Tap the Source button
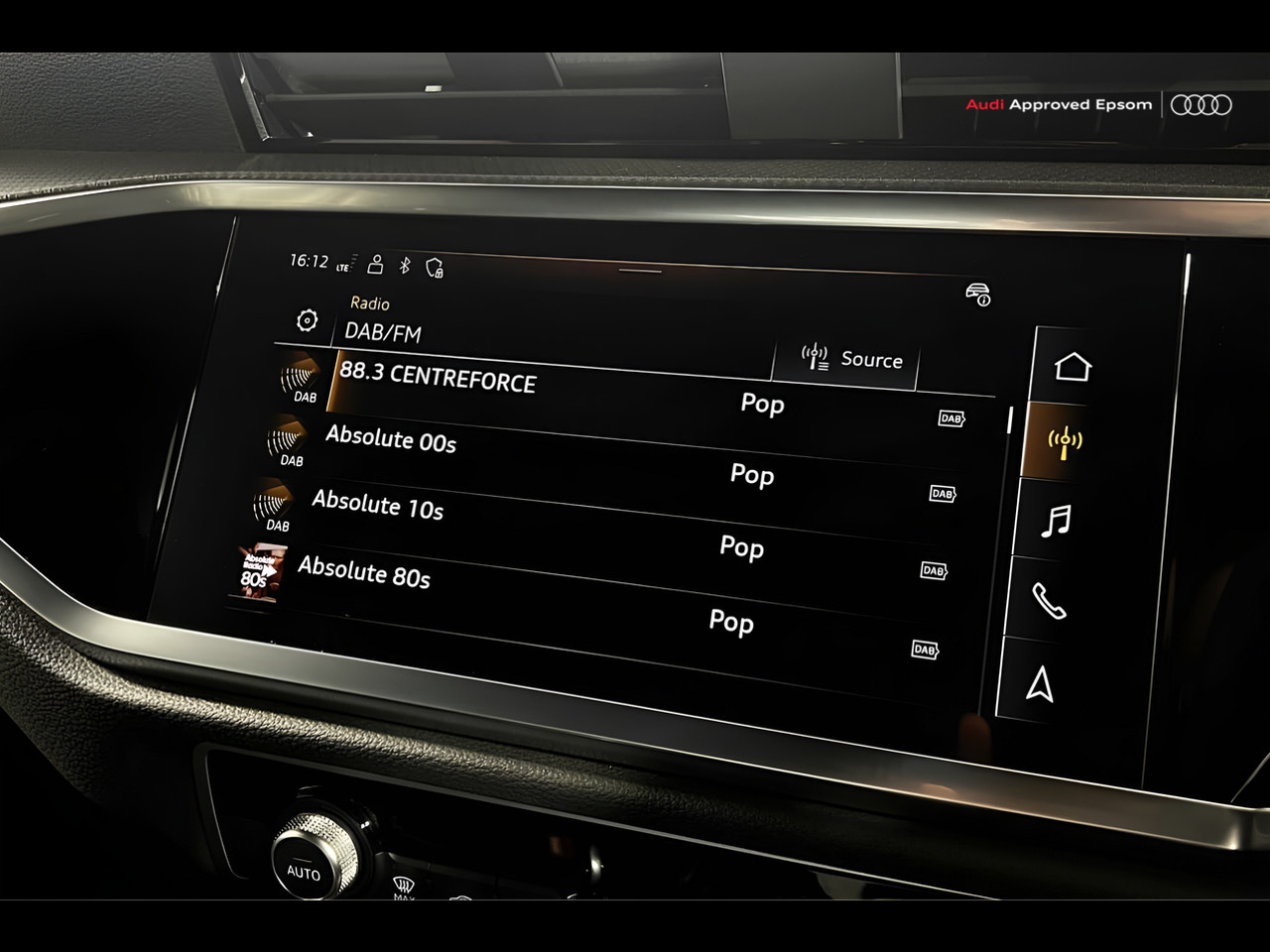 (x=851, y=359)
